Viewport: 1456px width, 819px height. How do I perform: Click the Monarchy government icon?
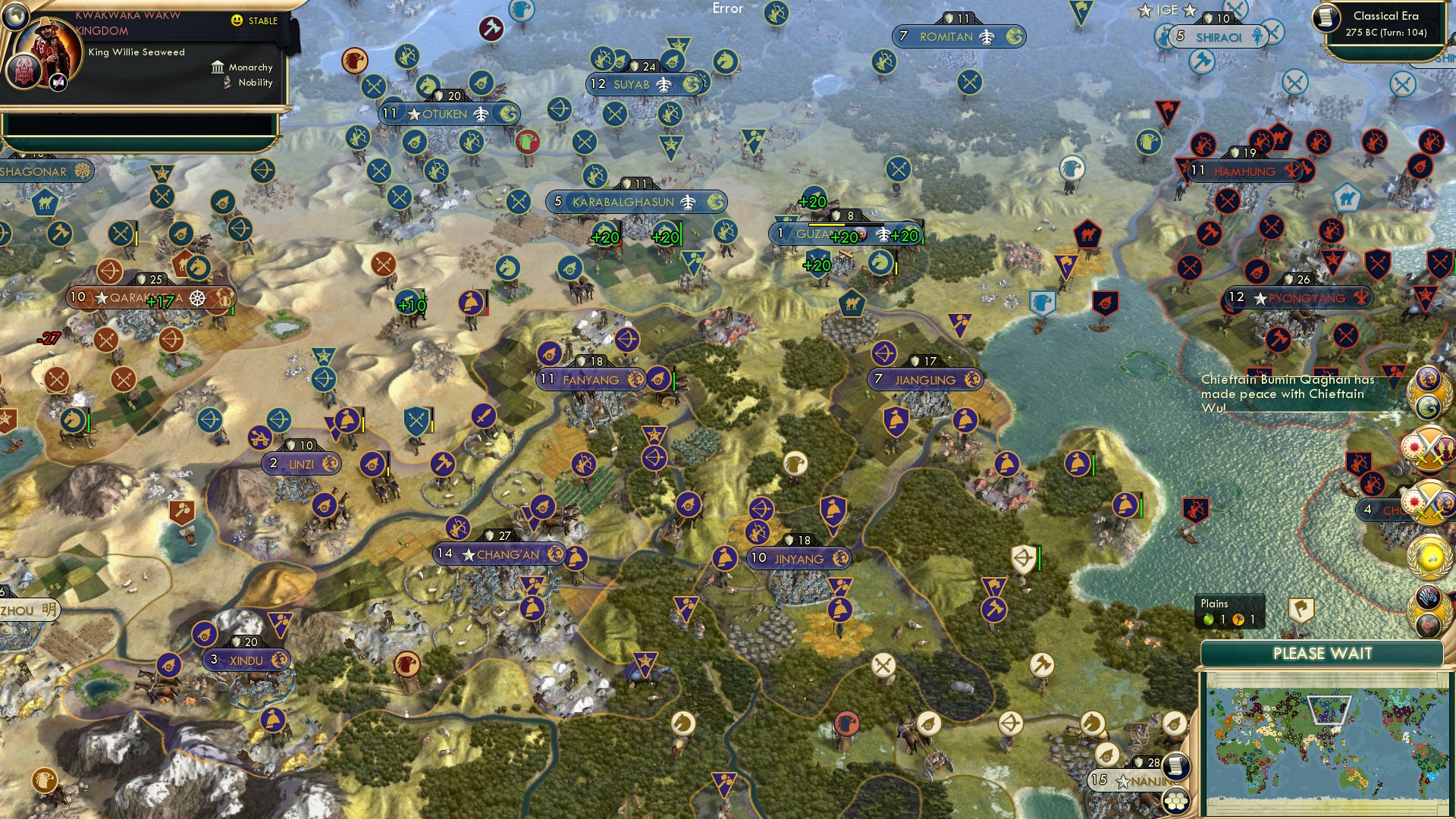click(x=218, y=67)
